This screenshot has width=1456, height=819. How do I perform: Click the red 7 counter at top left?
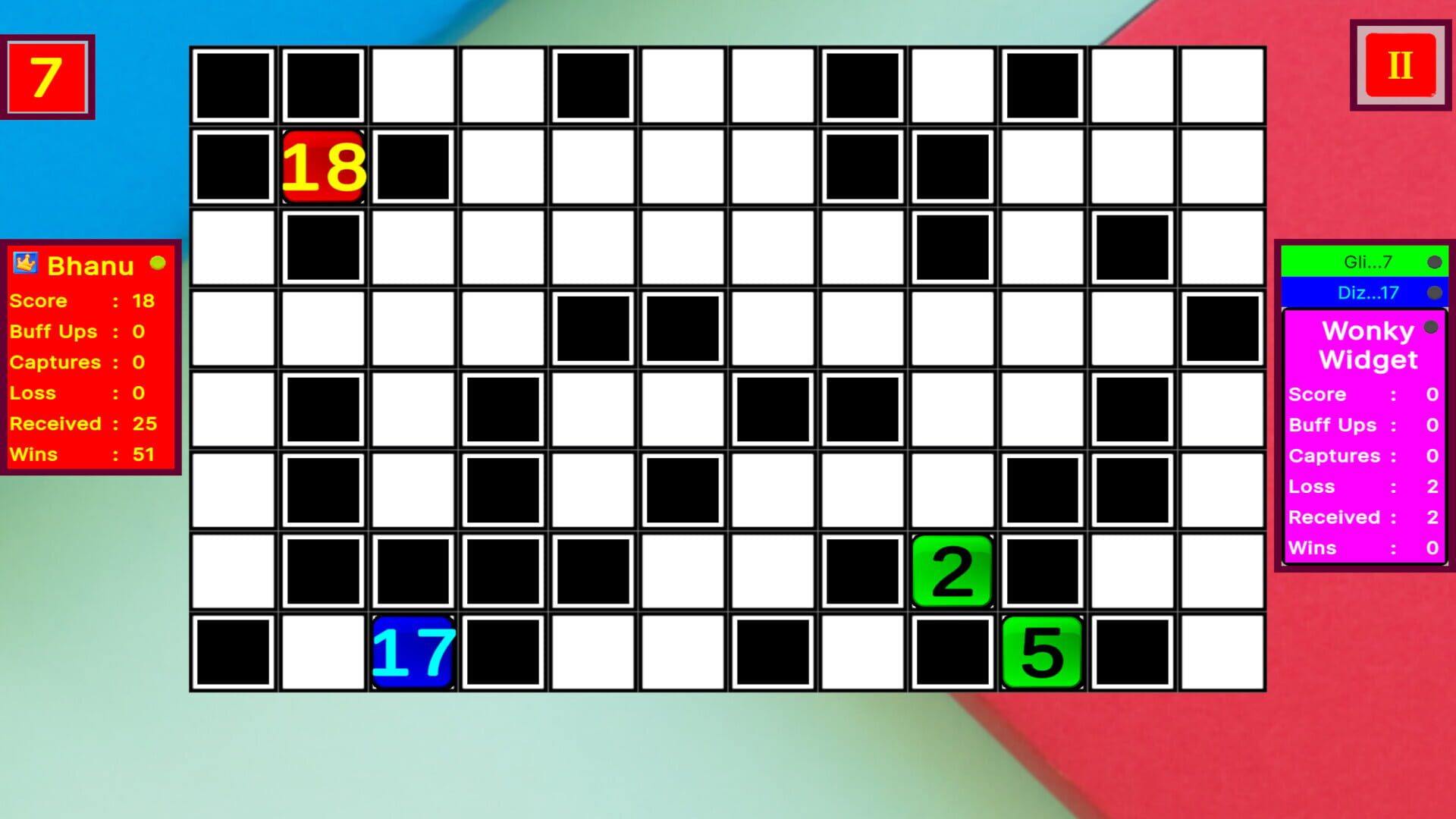[x=47, y=77]
